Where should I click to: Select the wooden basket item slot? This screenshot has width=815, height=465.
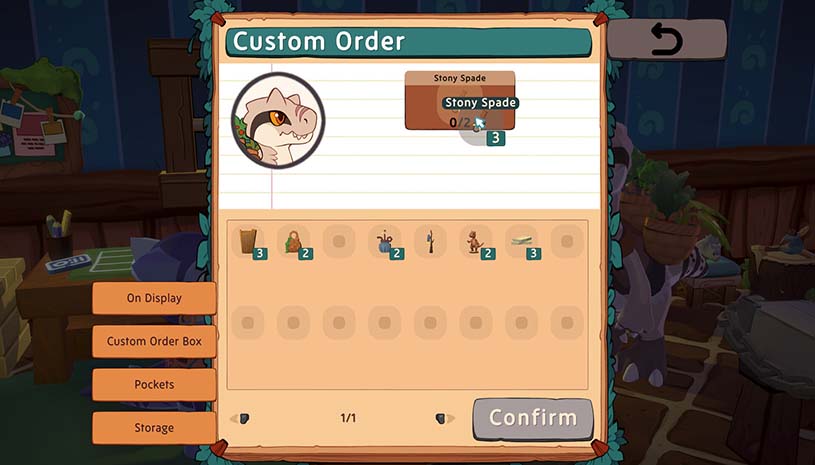248,241
